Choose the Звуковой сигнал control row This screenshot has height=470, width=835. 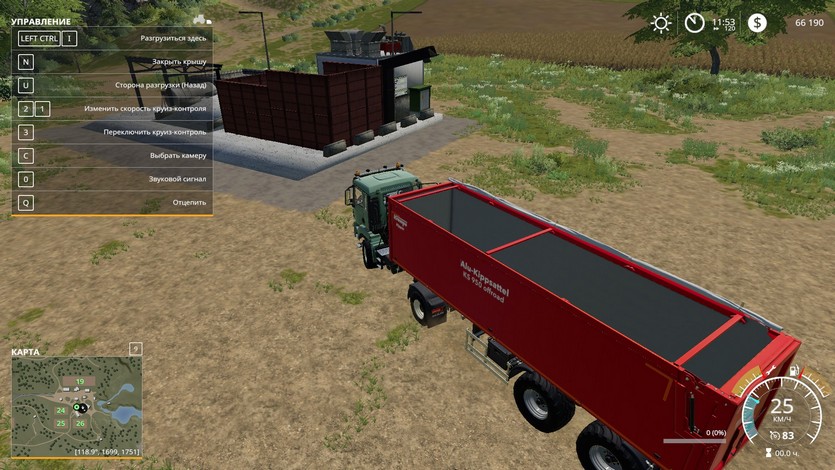tap(111, 179)
